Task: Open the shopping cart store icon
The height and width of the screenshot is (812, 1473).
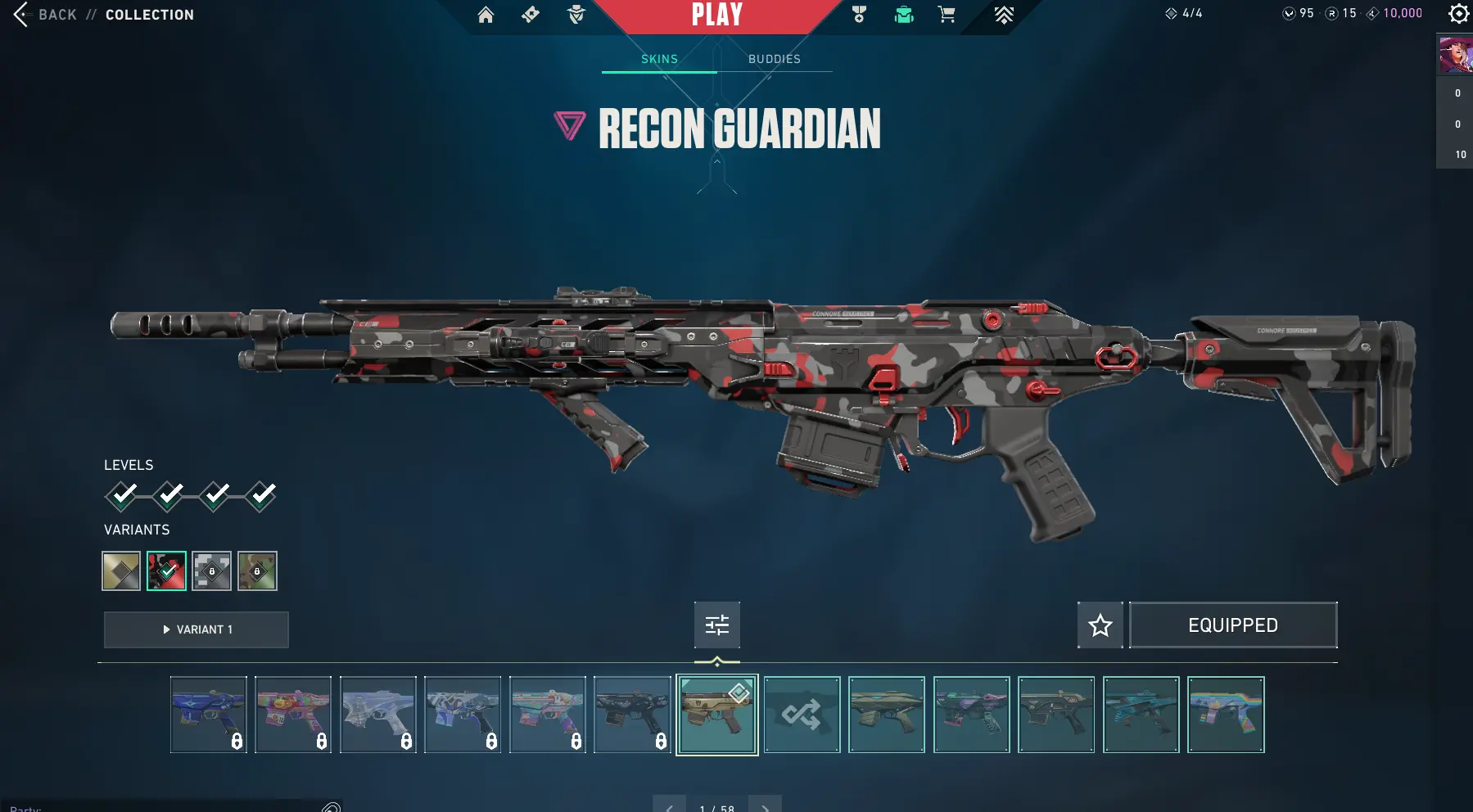Action: tap(947, 15)
